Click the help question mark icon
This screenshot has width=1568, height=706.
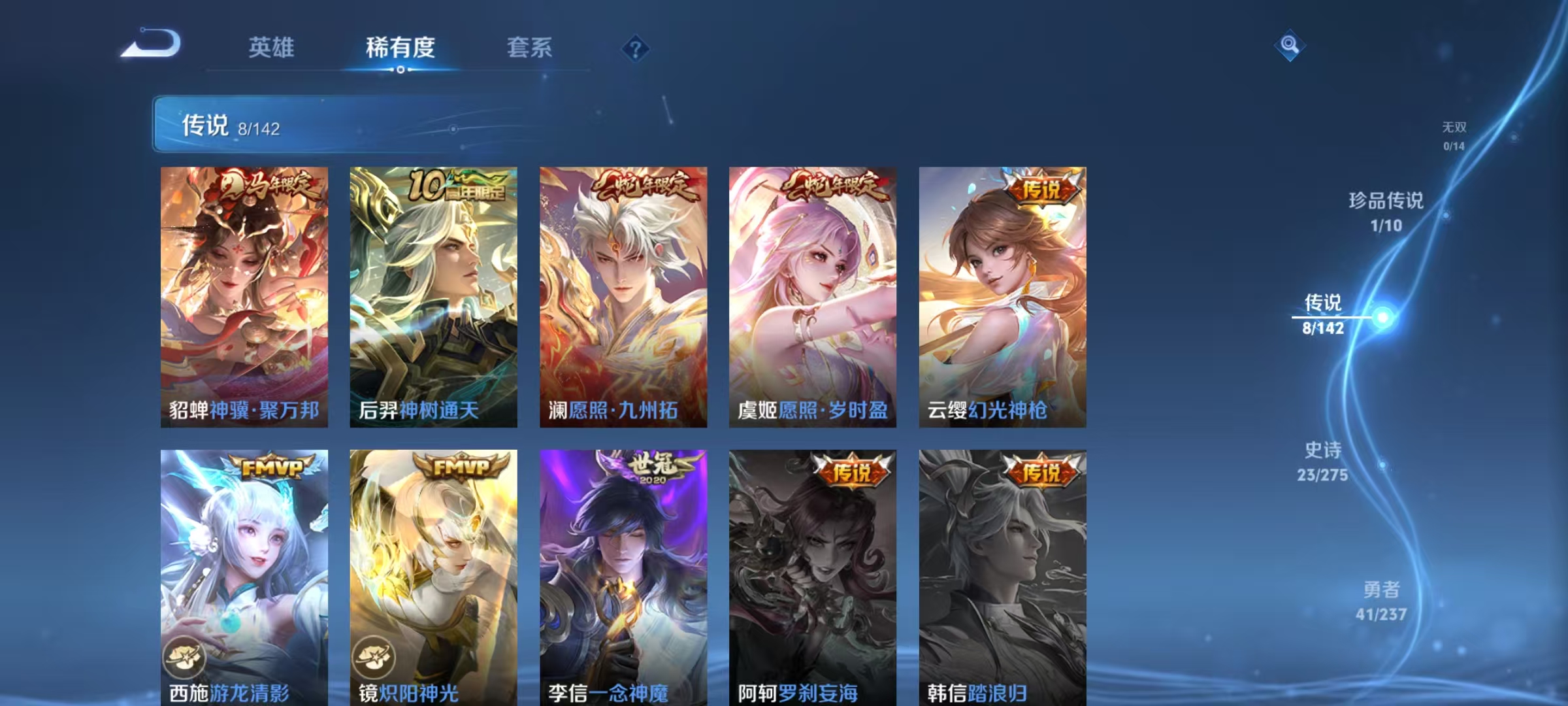pyautogui.click(x=636, y=48)
